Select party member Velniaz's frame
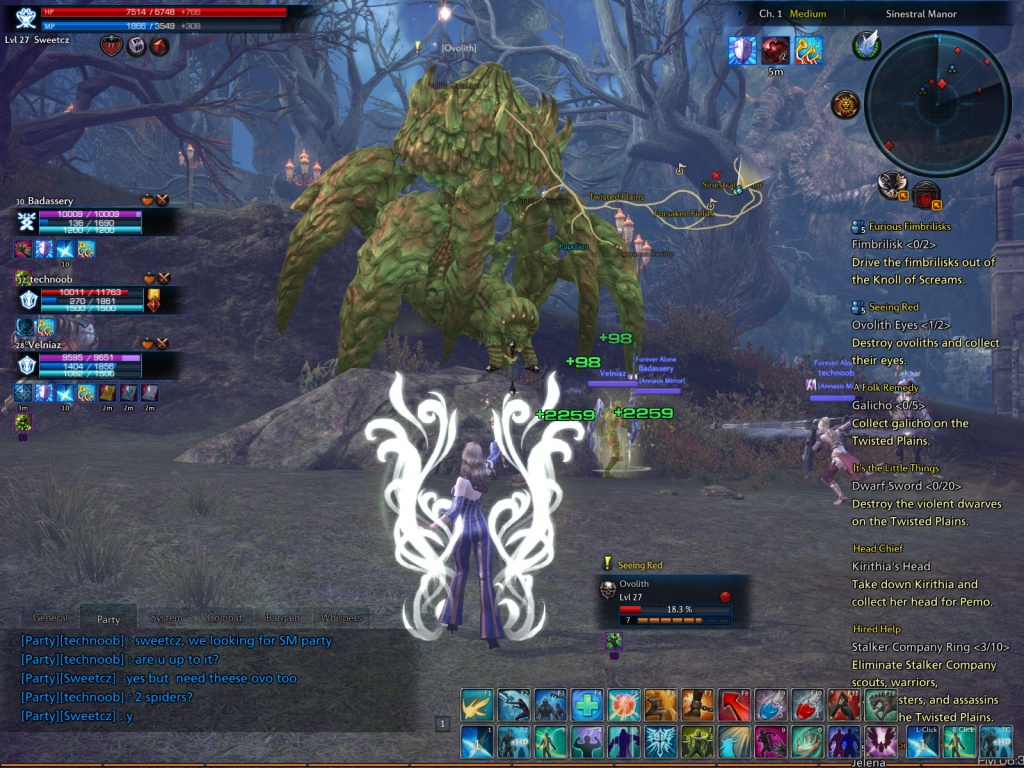Image resolution: width=1024 pixels, height=768 pixels. 80,364
